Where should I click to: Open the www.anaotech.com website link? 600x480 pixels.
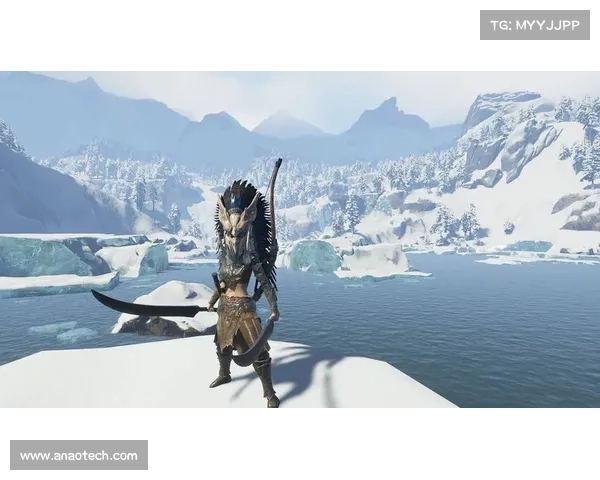pyautogui.click(x=79, y=456)
